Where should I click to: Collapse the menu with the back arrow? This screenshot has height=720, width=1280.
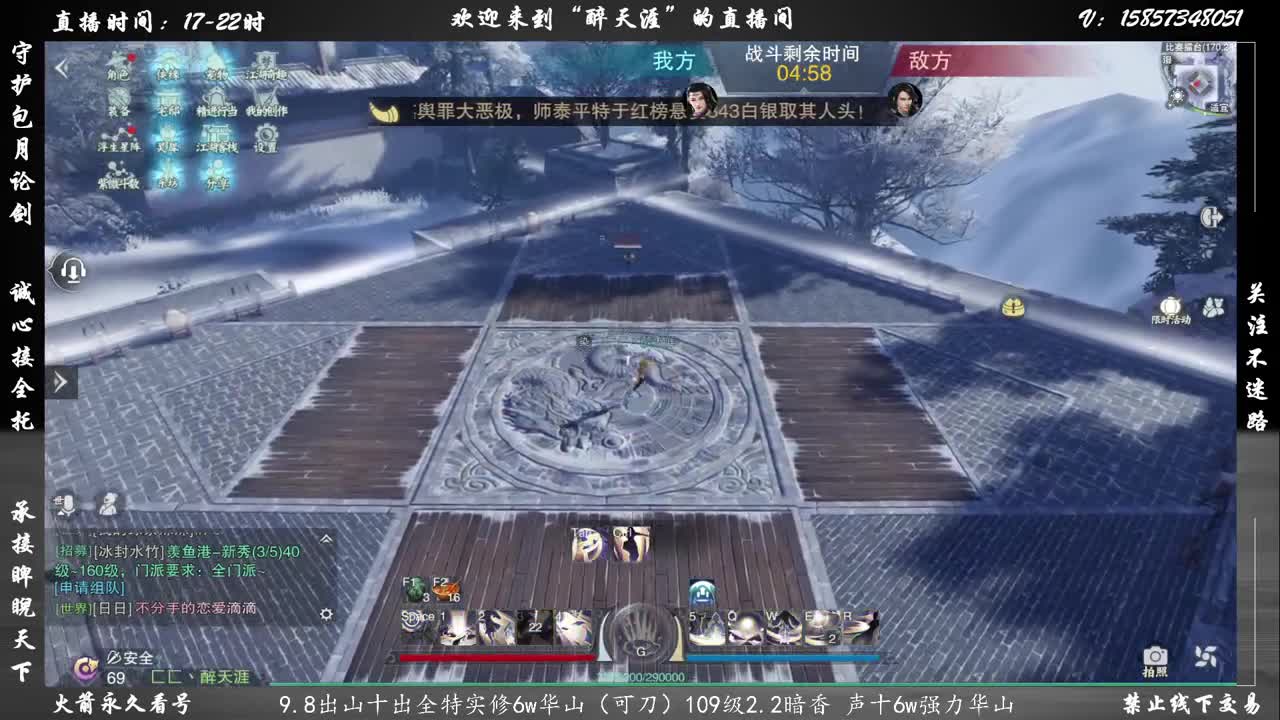(62, 67)
